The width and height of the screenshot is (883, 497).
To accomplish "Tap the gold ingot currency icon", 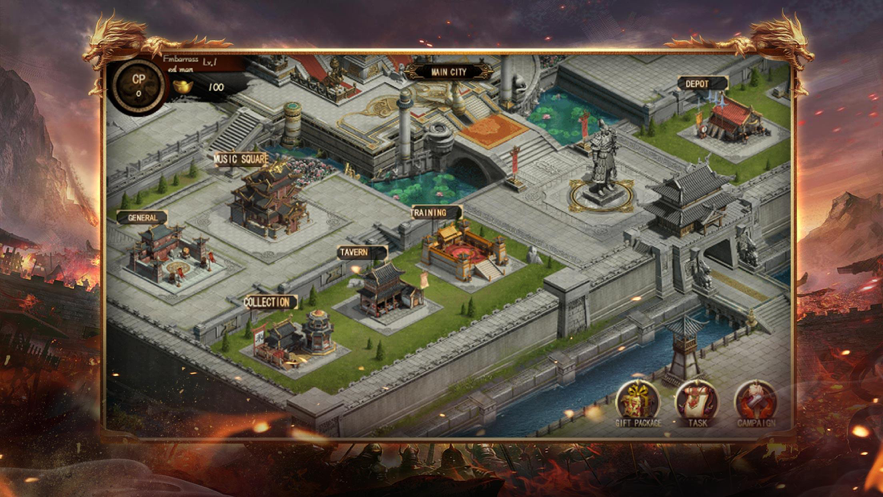I will [x=183, y=88].
